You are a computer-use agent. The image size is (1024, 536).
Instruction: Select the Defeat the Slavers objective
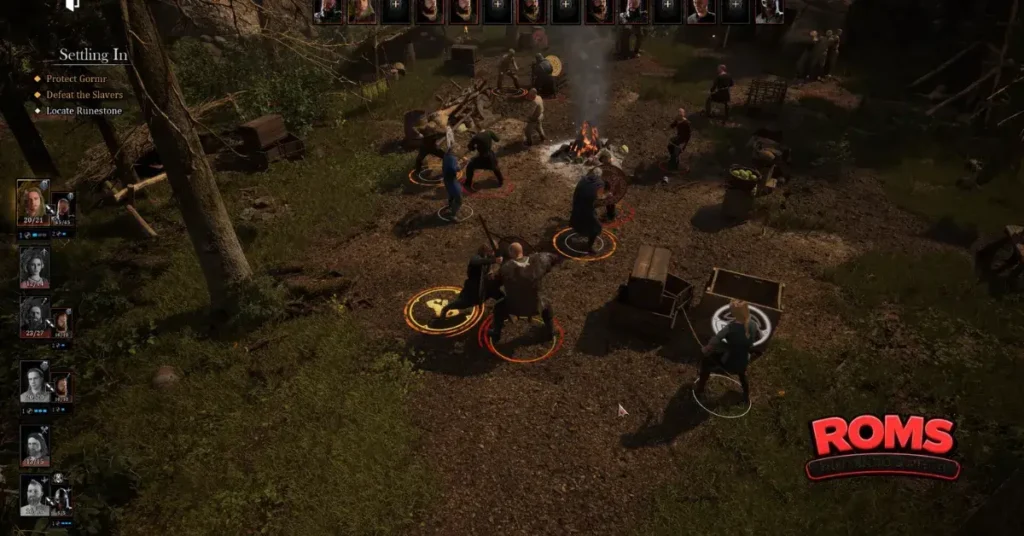coord(84,94)
